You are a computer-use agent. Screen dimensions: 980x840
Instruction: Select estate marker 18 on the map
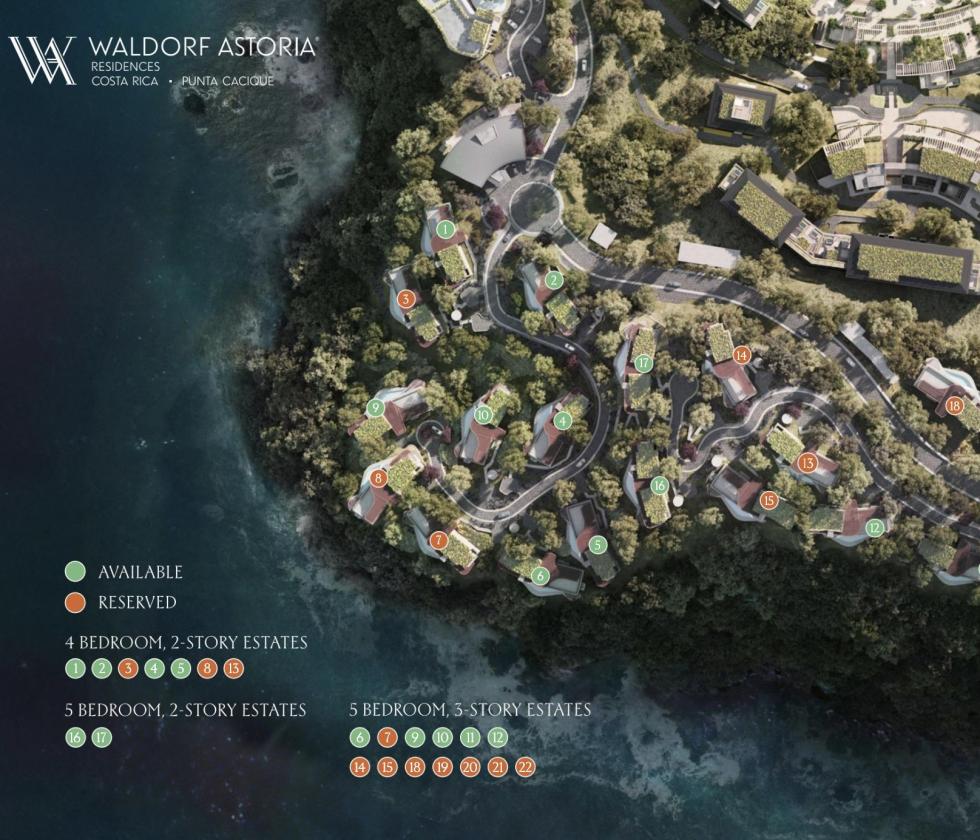(954, 405)
